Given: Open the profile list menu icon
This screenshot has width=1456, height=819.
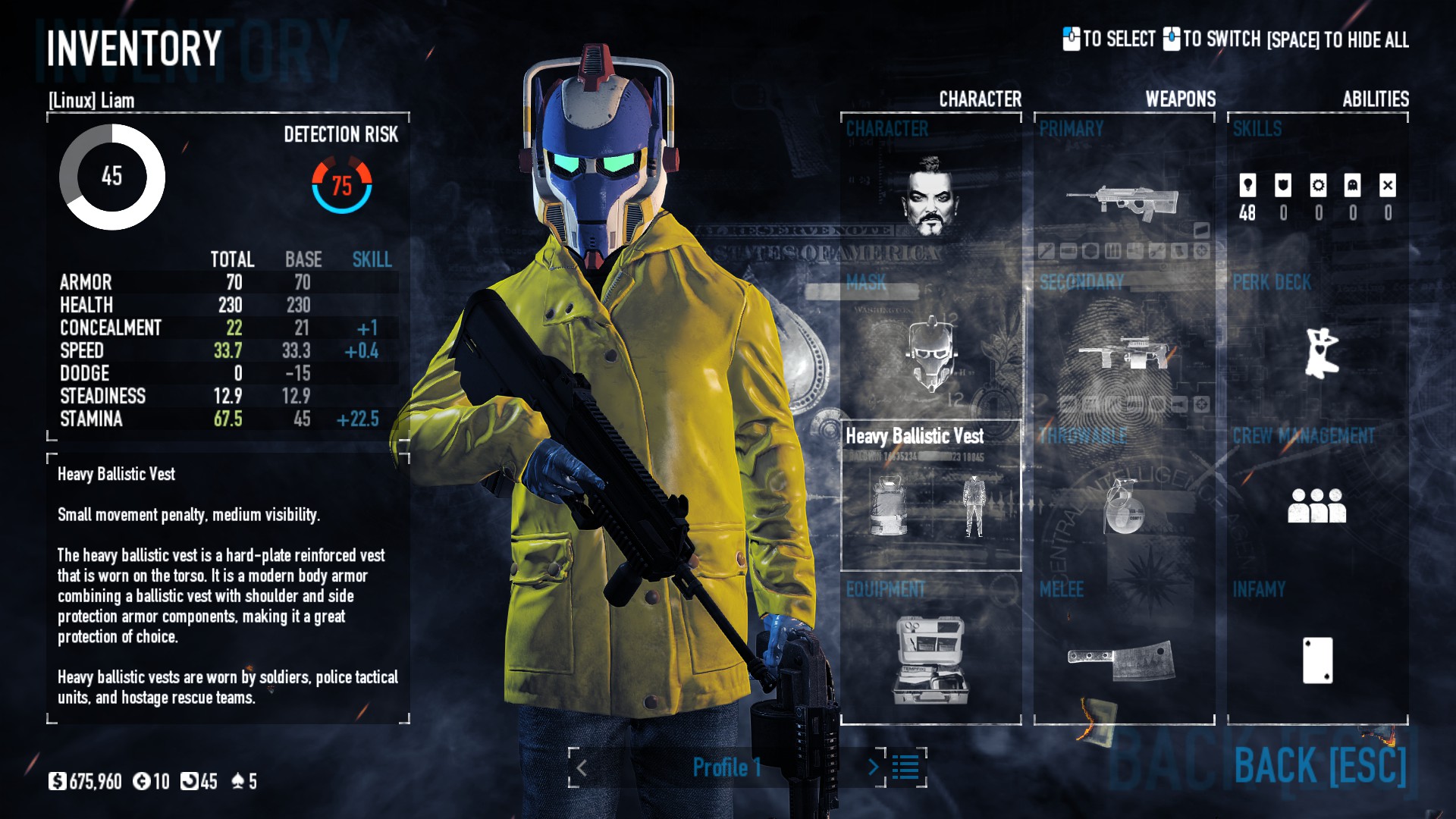Looking at the screenshot, I should click(x=905, y=767).
